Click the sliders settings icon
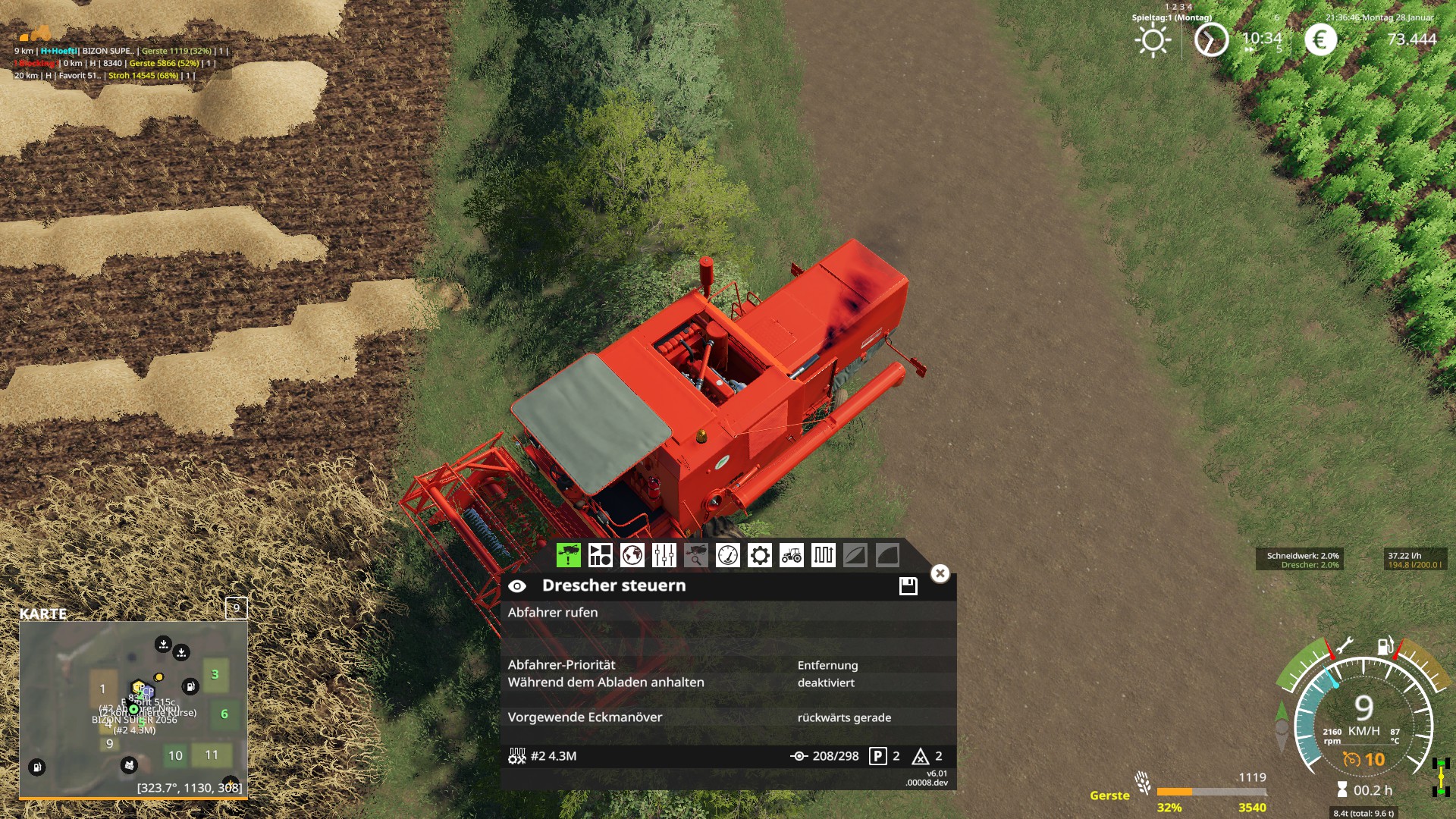This screenshot has width=1456, height=819. (666, 556)
